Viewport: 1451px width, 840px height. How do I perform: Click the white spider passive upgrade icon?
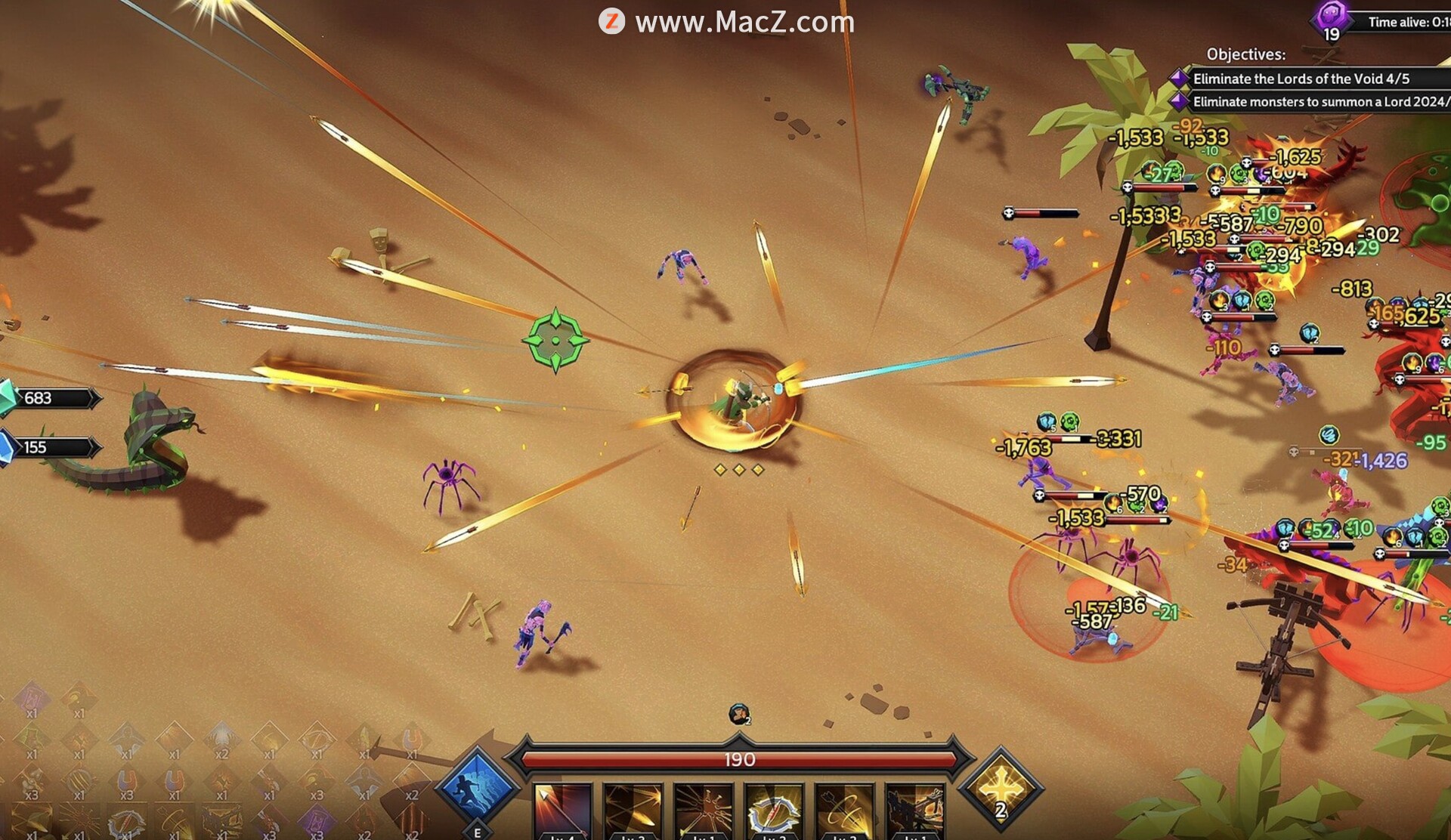(x=221, y=737)
